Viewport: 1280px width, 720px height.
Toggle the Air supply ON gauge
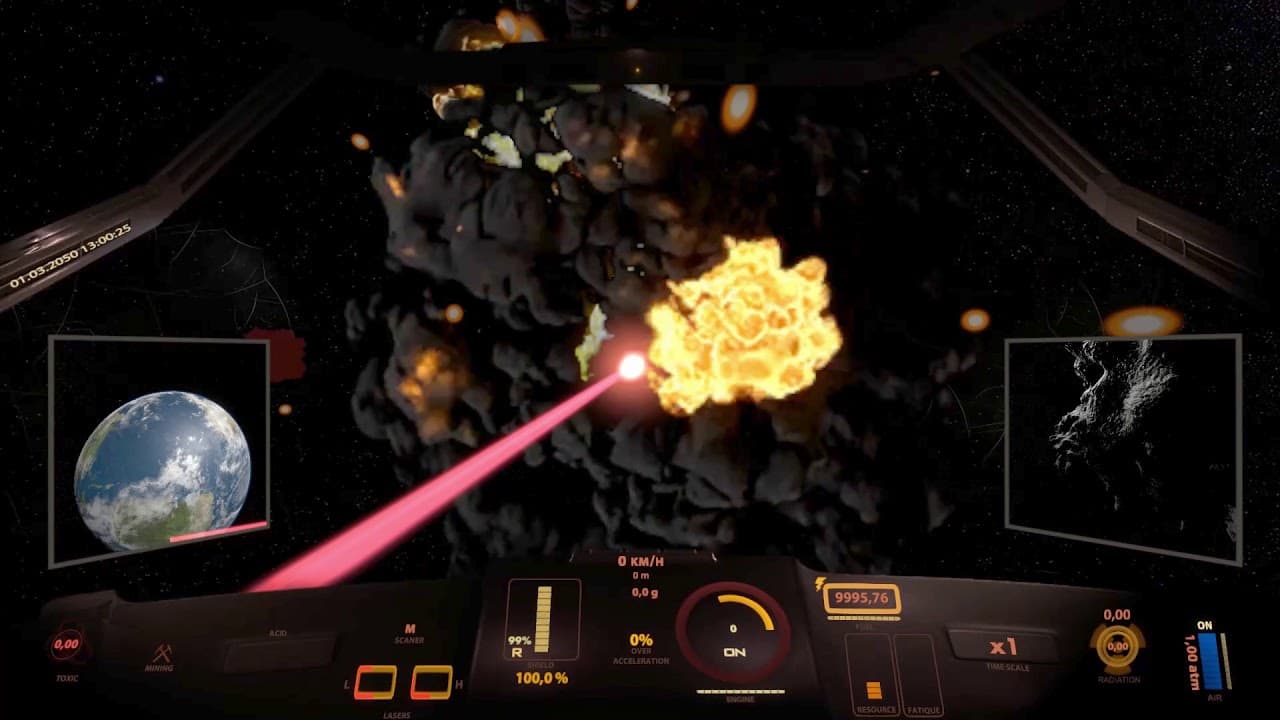(x=1210, y=656)
